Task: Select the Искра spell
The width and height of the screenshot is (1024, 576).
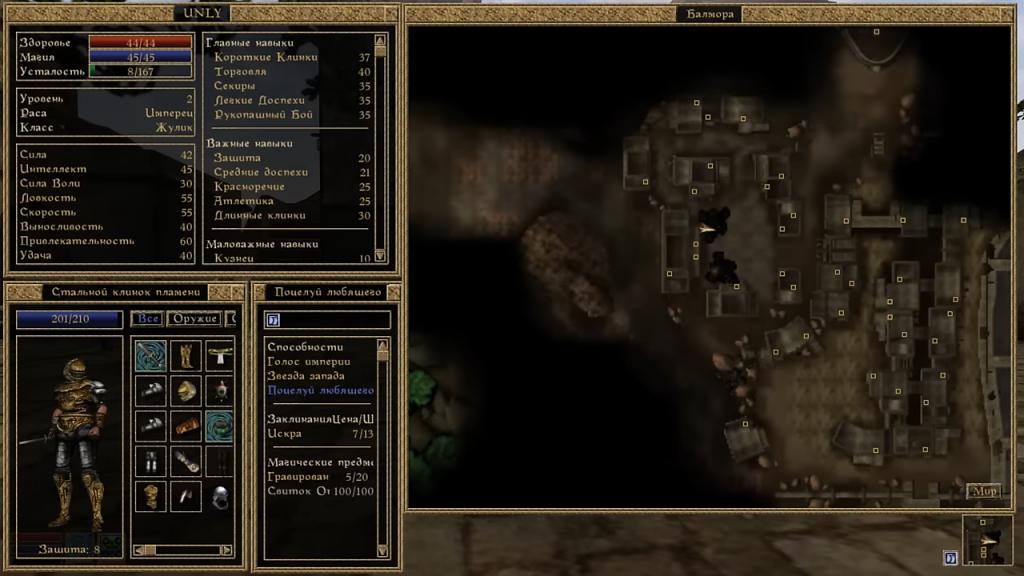Action: click(x=284, y=434)
